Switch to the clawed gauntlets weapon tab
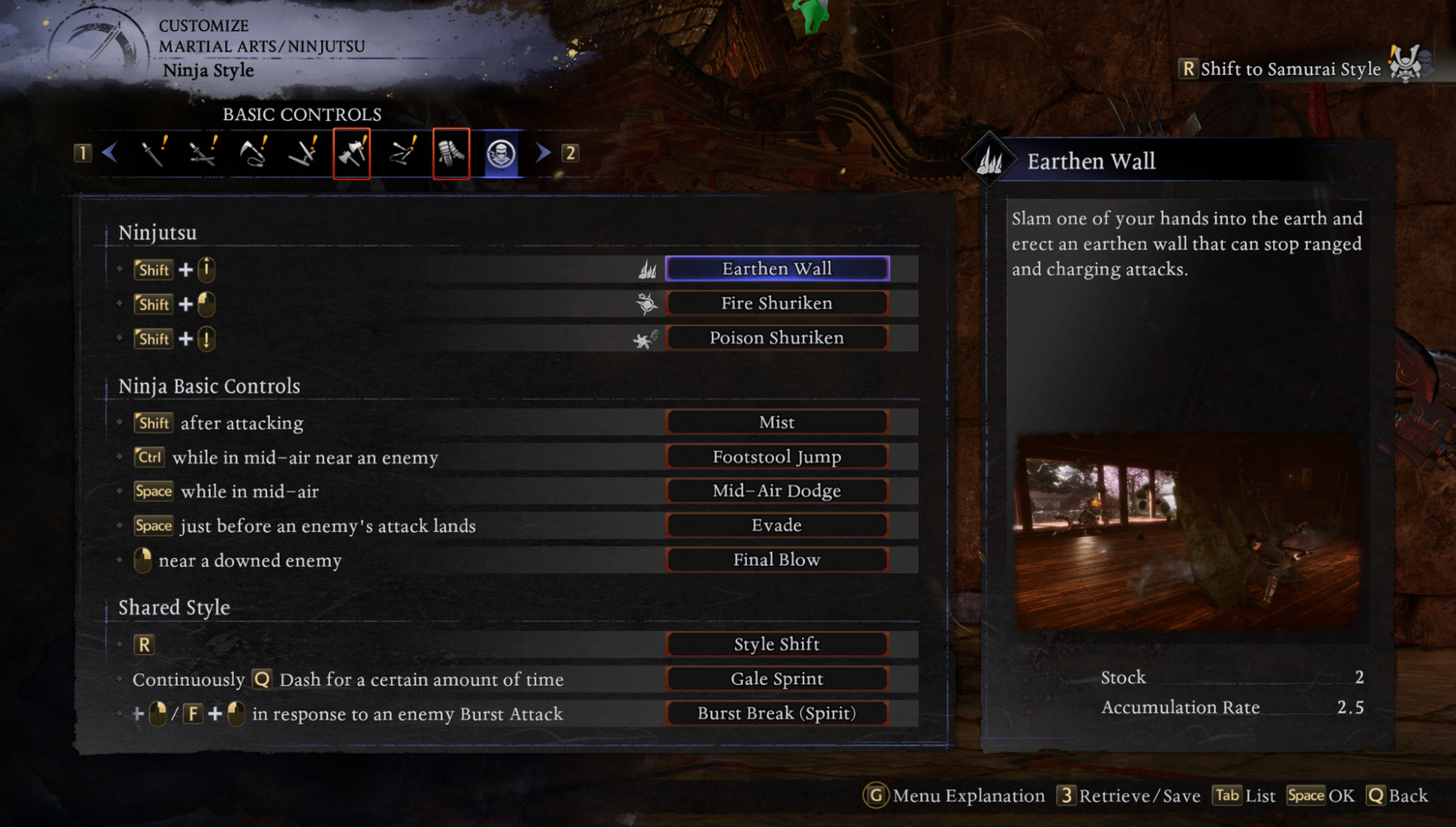The height and width of the screenshot is (828, 1456). 451,154
